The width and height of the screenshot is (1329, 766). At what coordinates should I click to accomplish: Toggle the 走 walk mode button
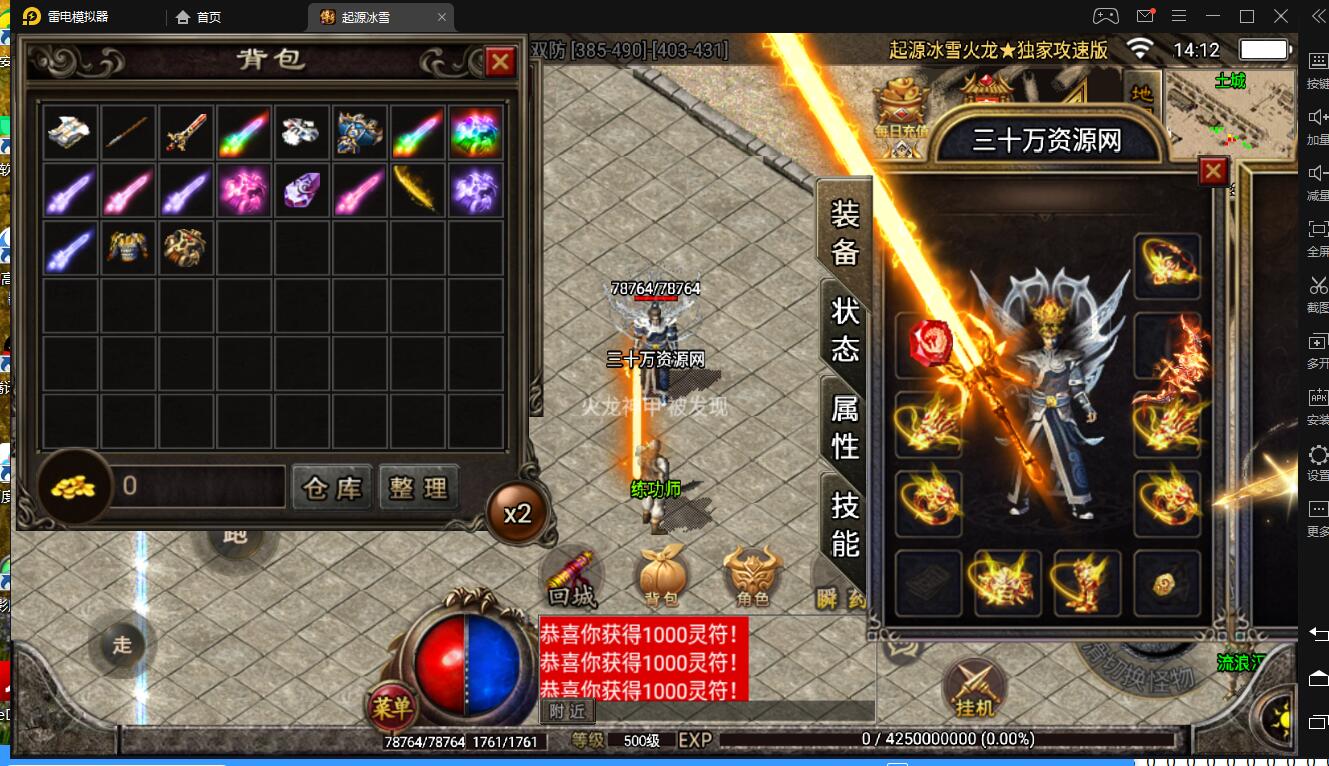pos(122,646)
